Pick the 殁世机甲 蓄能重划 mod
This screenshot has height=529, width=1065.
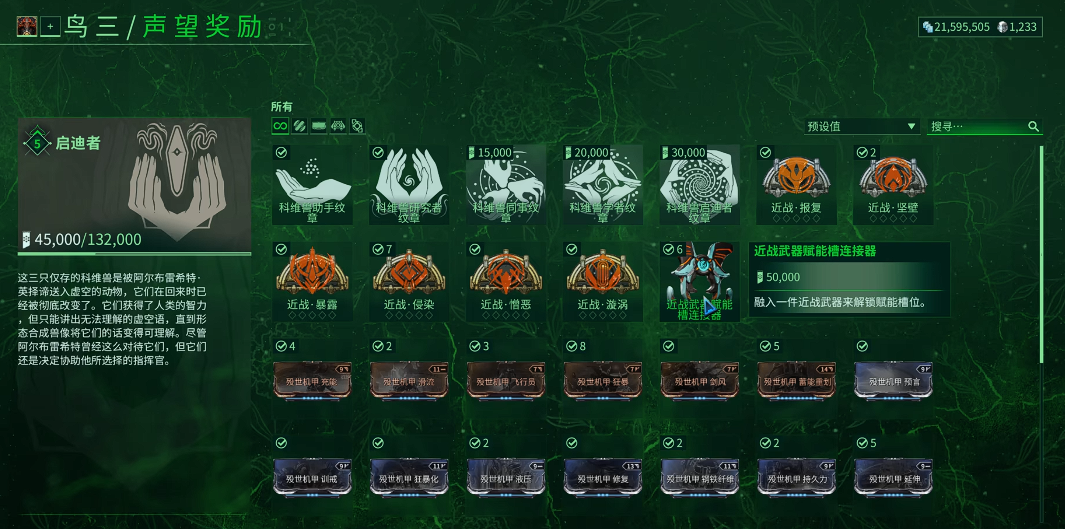point(796,380)
